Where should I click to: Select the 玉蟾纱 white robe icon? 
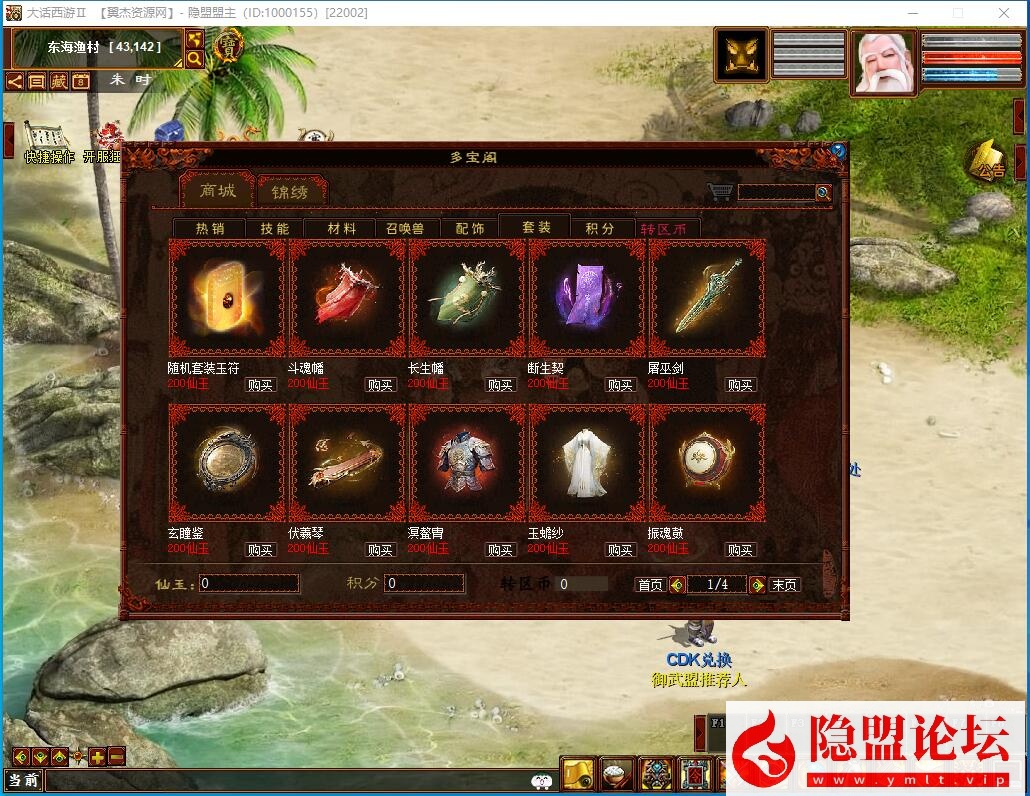(587, 462)
